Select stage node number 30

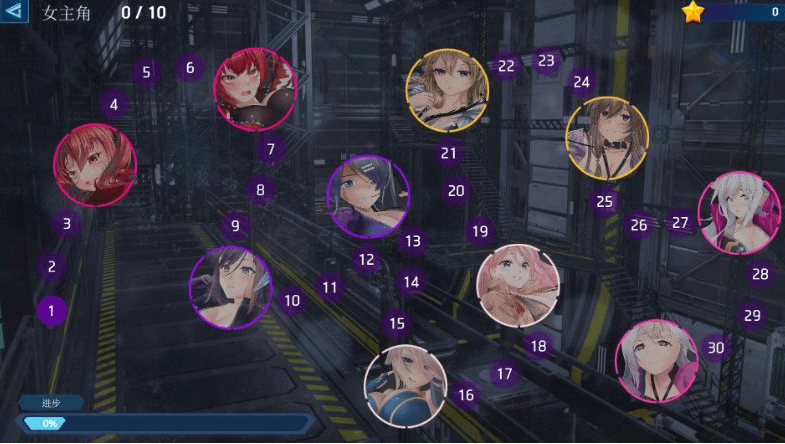point(715,347)
